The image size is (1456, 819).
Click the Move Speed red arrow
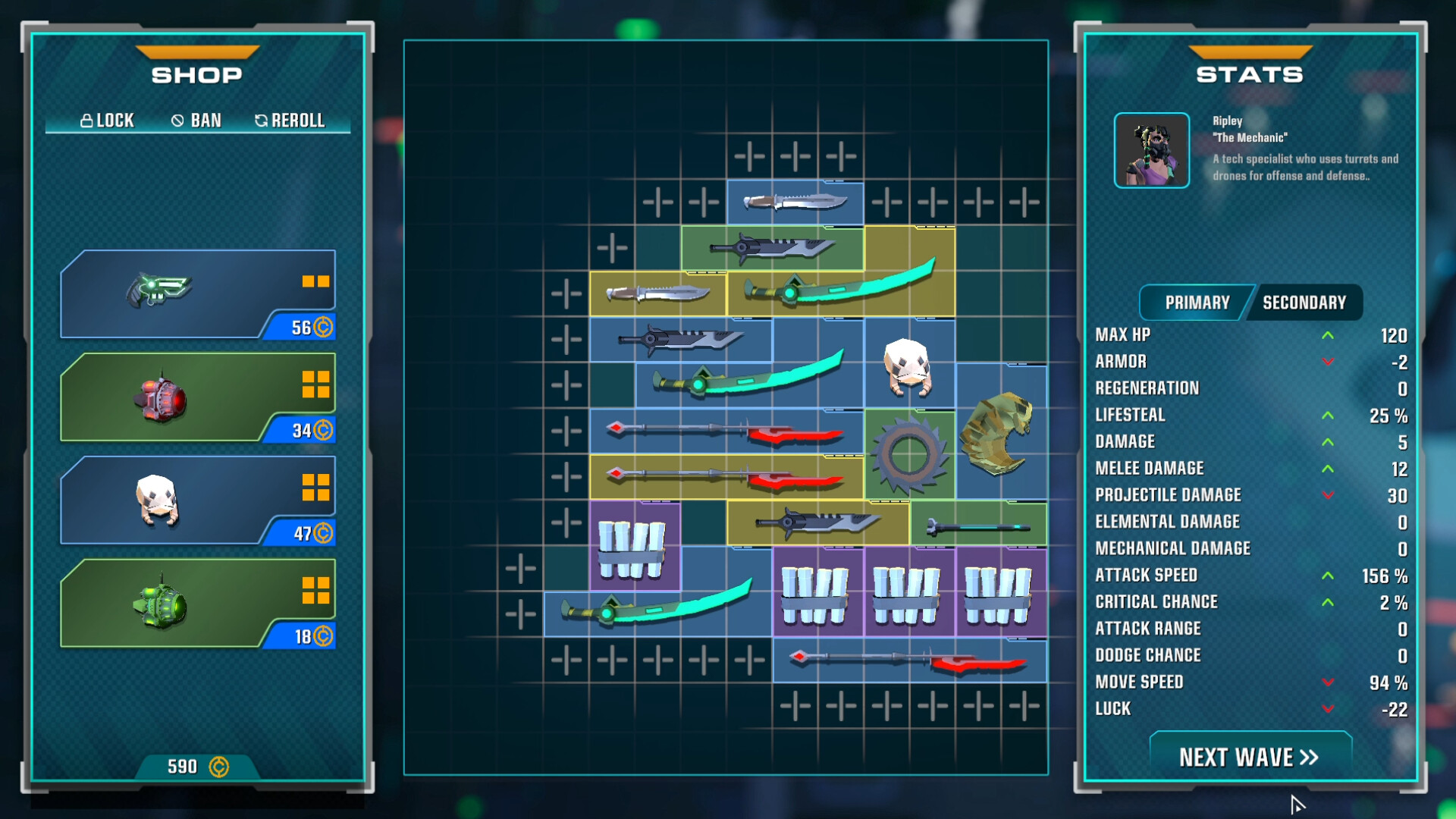(x=1329, y=682)
